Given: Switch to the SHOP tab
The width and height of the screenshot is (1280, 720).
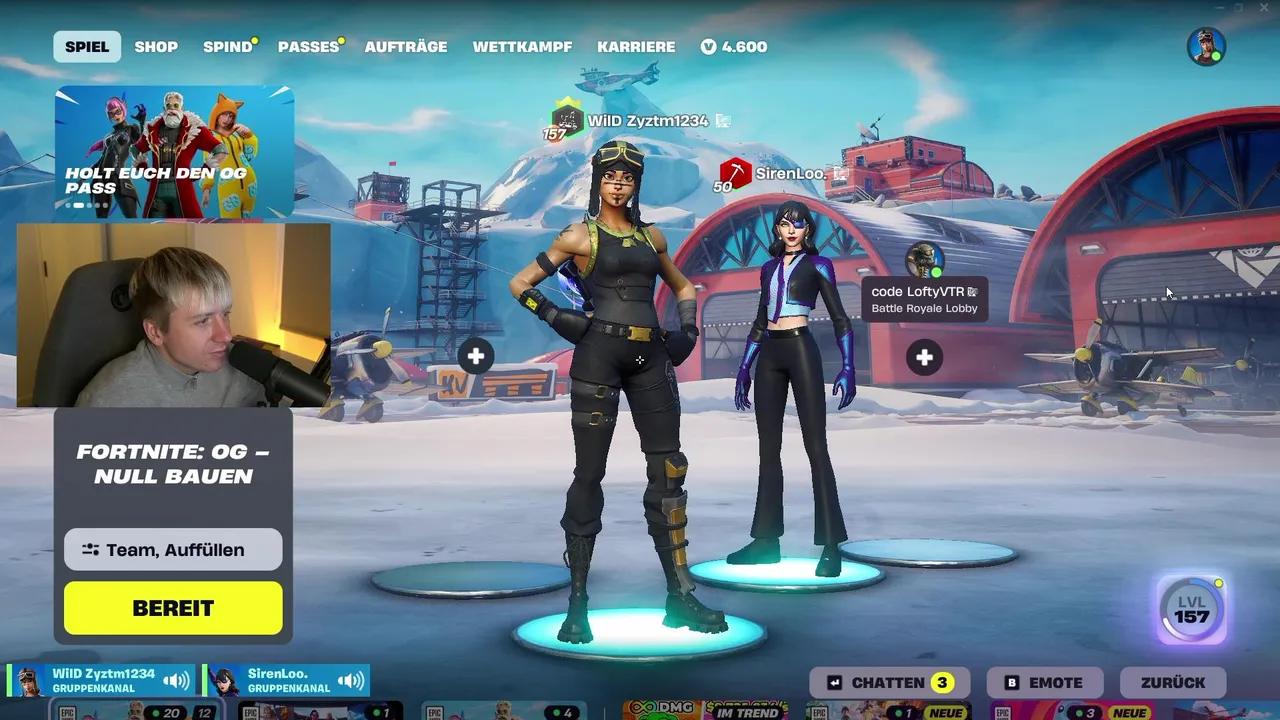Looking at the screenshot, I should point(156,46).
